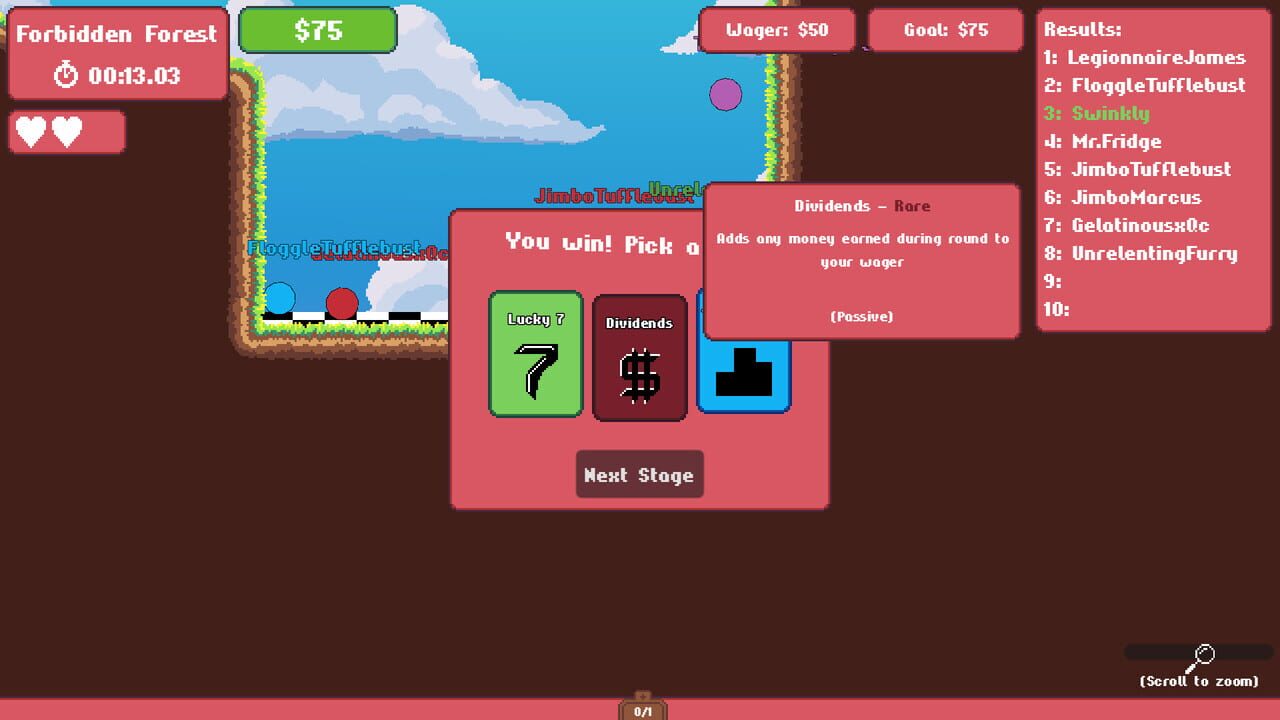Image resolution: width=1280 pixels, height=720 pixels.
Task: Click the Dividends – Rare tooltip
Action: point(861,260)
